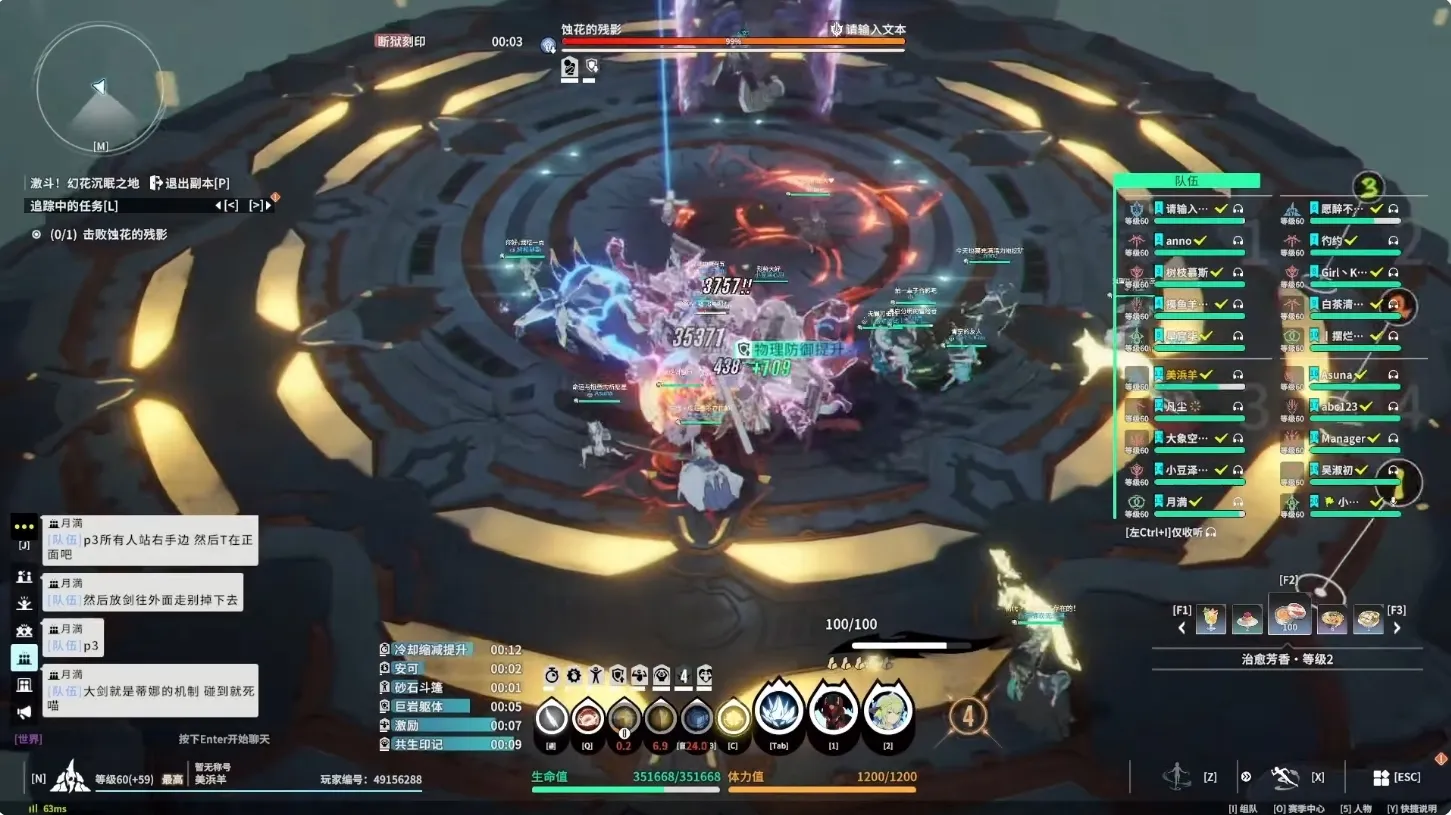Image resolution: width=1451 pixels, height=815 pixels.
Task: Advance food bar with right arrow button
Action: tap(1397, 628)
